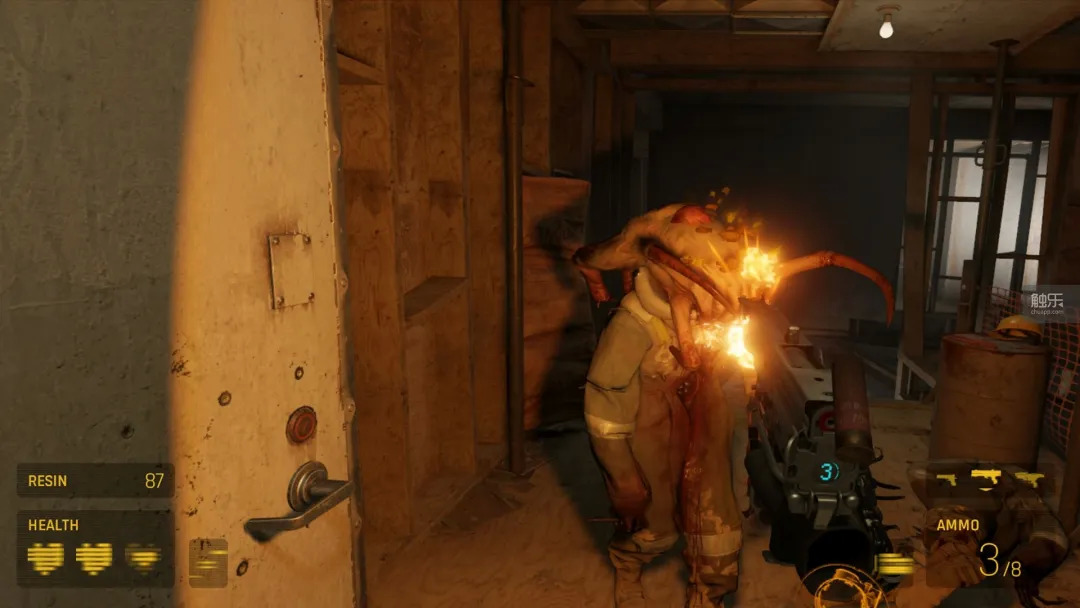This screenshot has height=608, width=1080.
Task: Switch to the SMG weapon icon
Action: [1029, 480]
